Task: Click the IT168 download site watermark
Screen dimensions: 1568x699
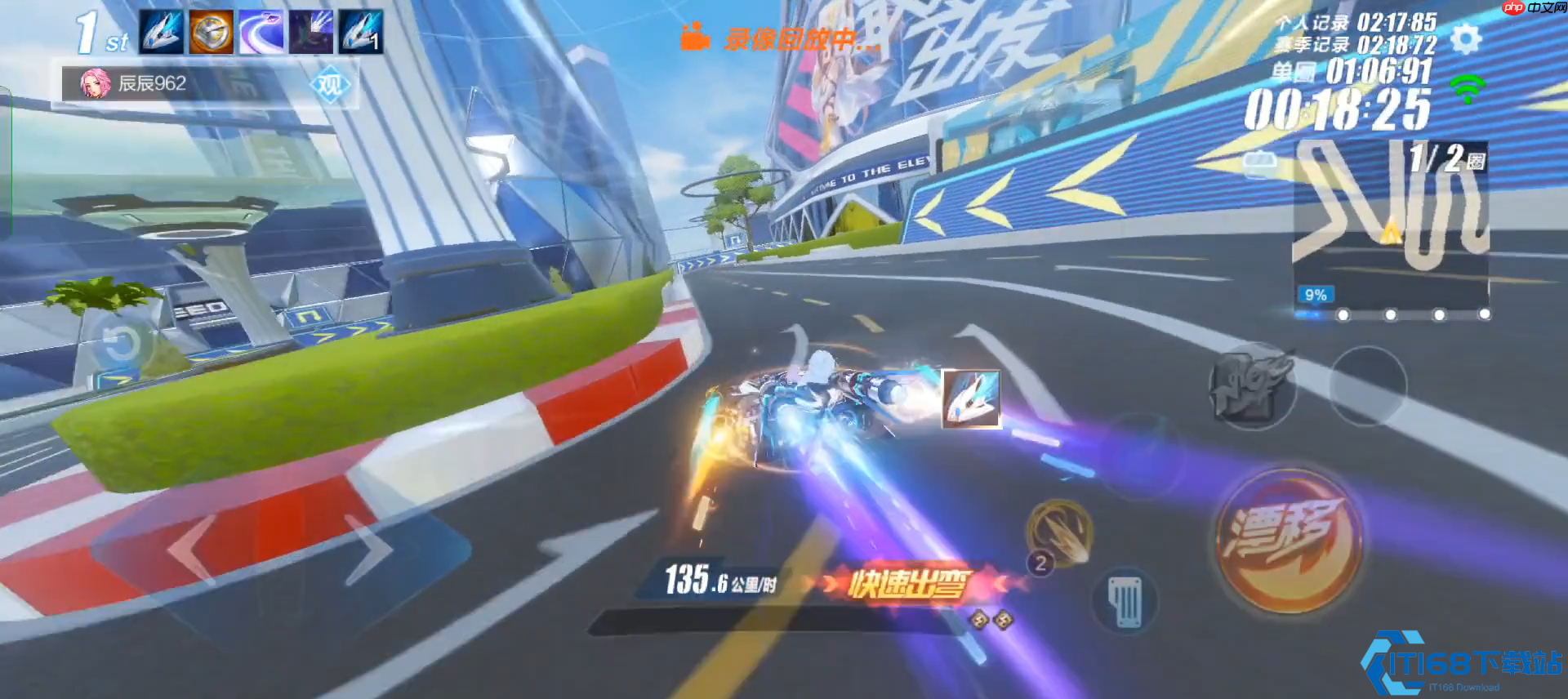Action: pos(1462,663)
